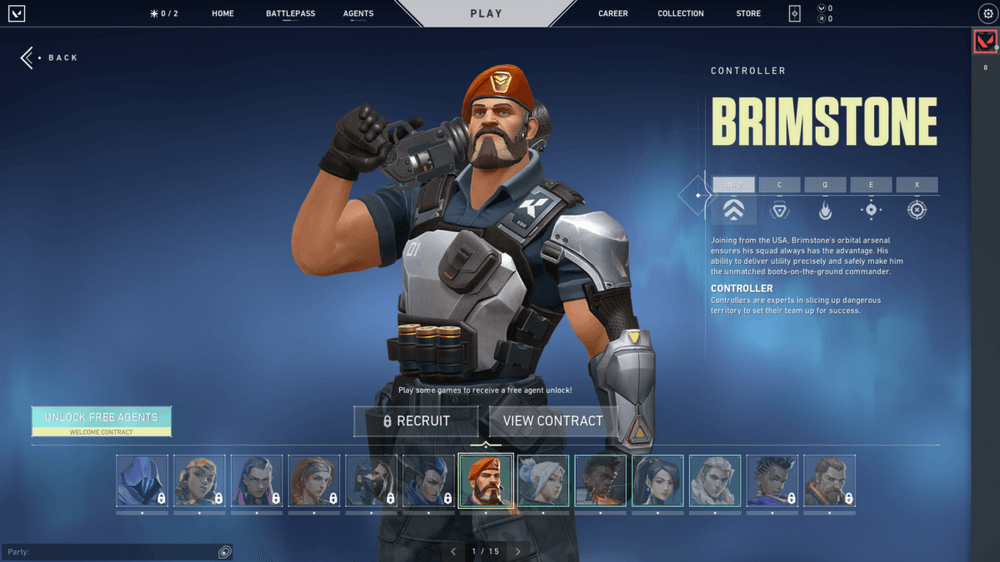Open the Home page
1000x562 pixels.
click(223, 14)
